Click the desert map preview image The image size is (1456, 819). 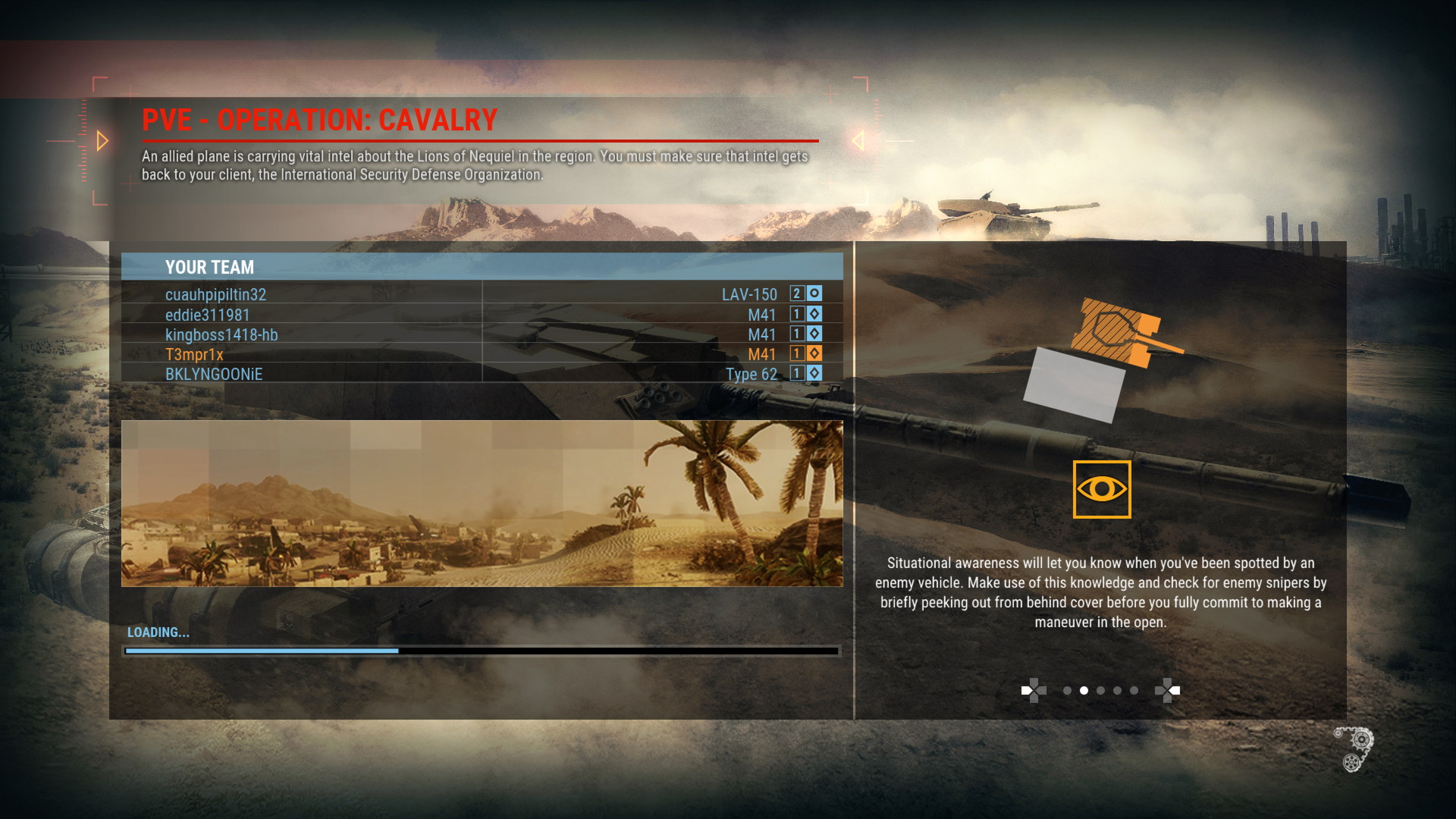click(x=483, y=503)
